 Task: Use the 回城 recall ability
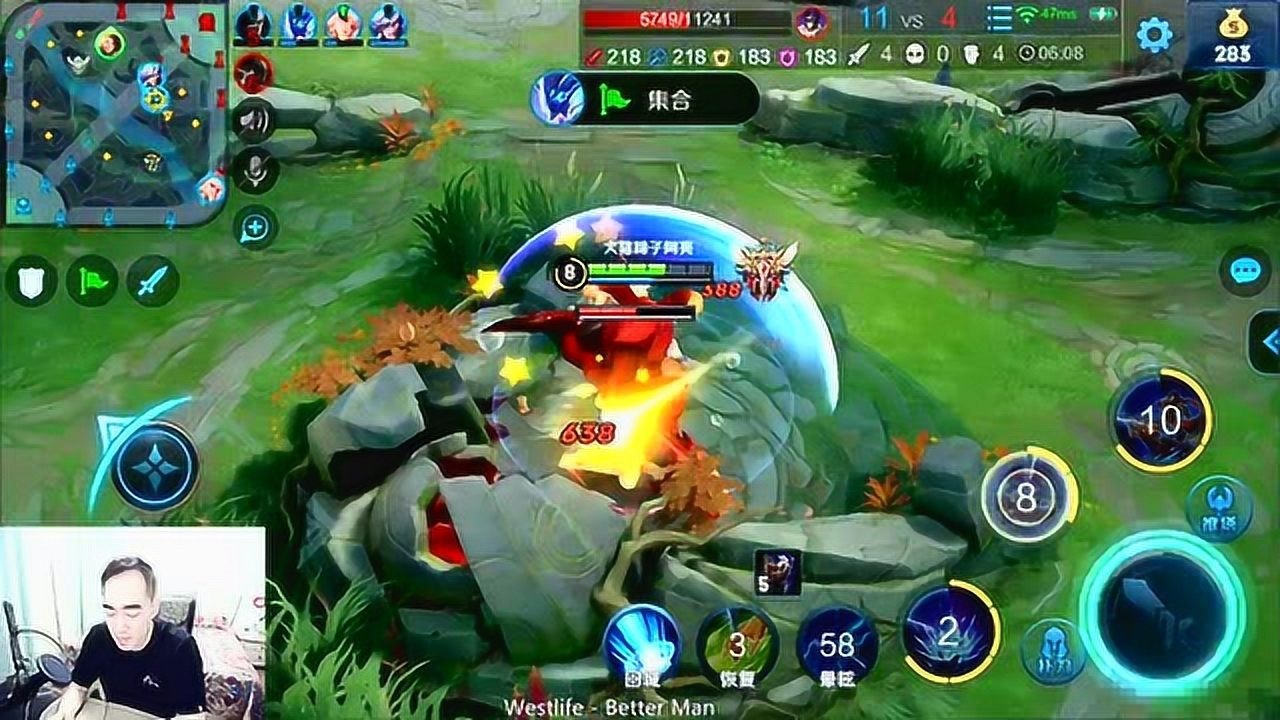[641, 643]
